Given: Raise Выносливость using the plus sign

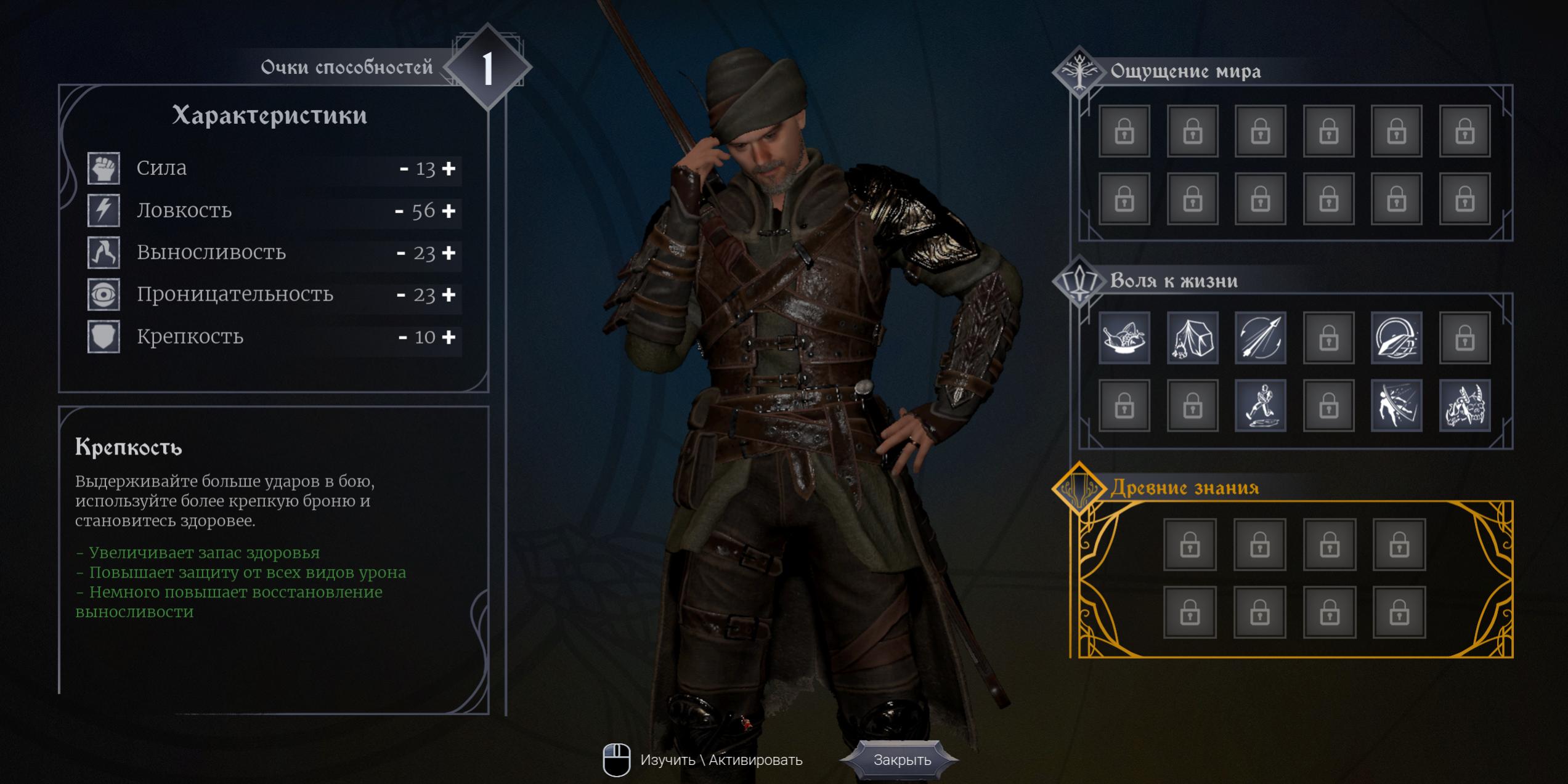Looking at the screenshot, I should 449,253.
